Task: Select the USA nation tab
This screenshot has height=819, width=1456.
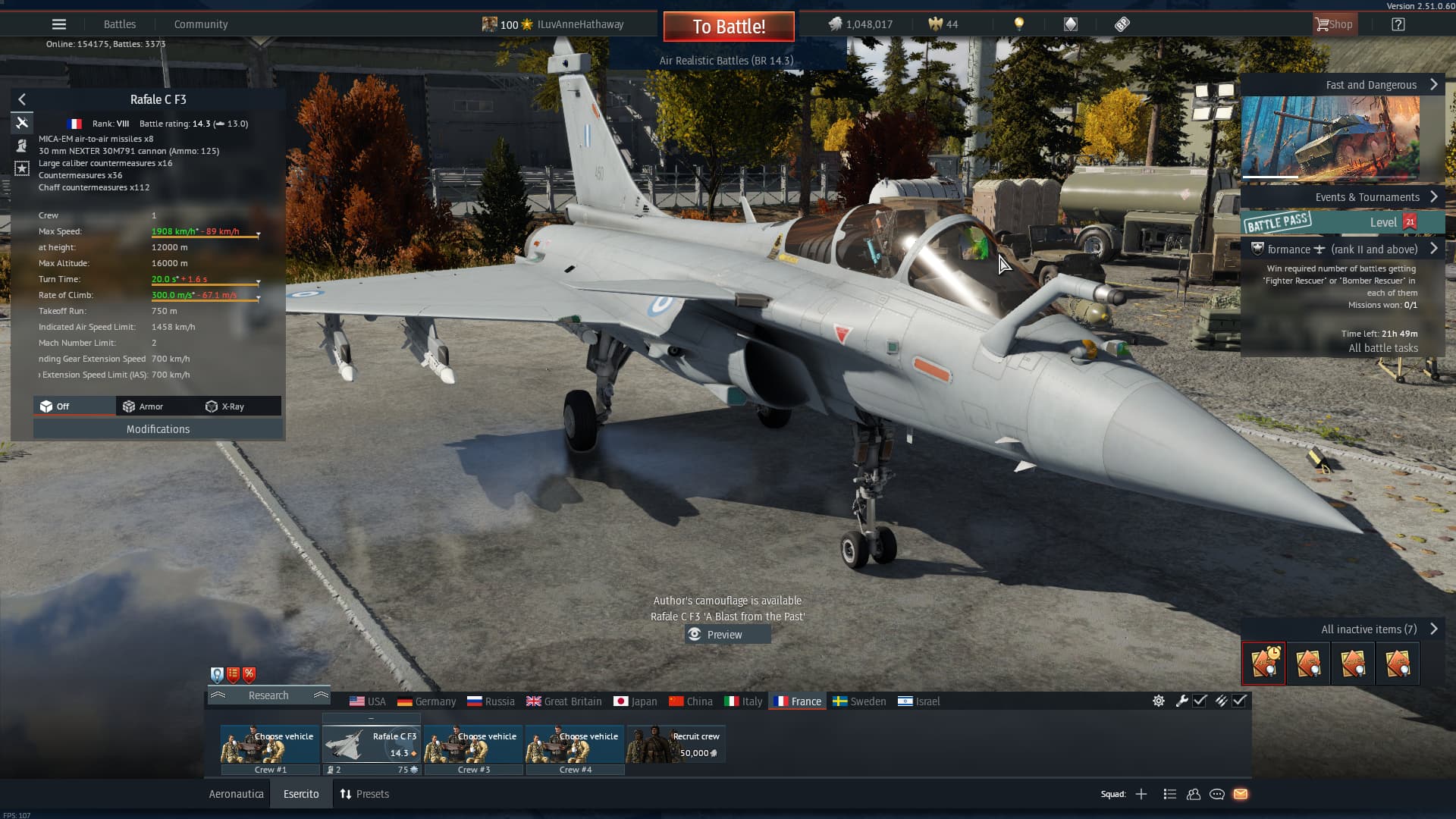Action: click(368, 701)
